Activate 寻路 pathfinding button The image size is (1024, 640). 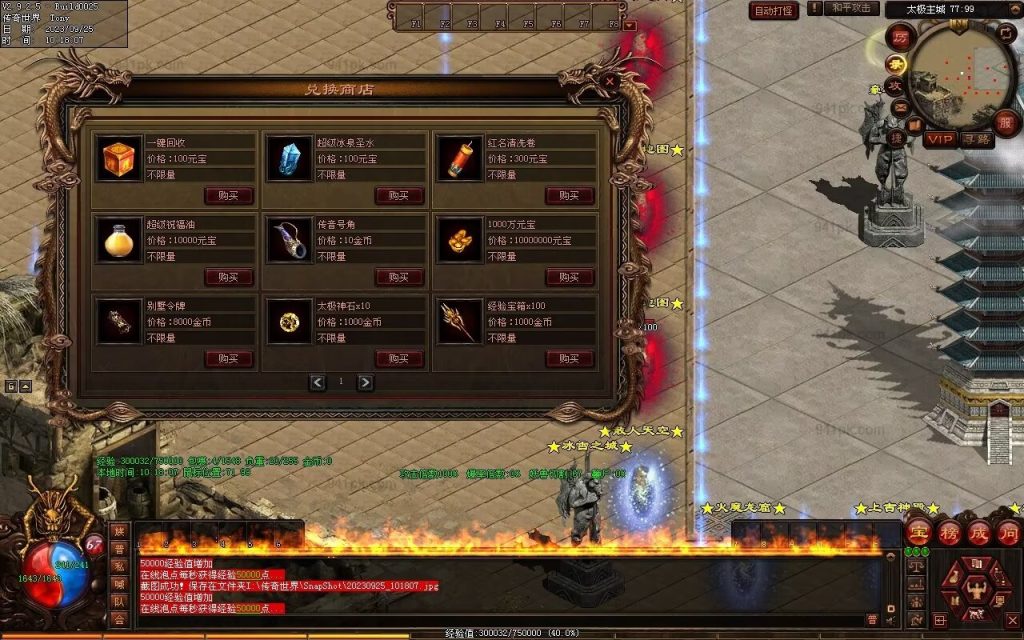pos(976,139)
